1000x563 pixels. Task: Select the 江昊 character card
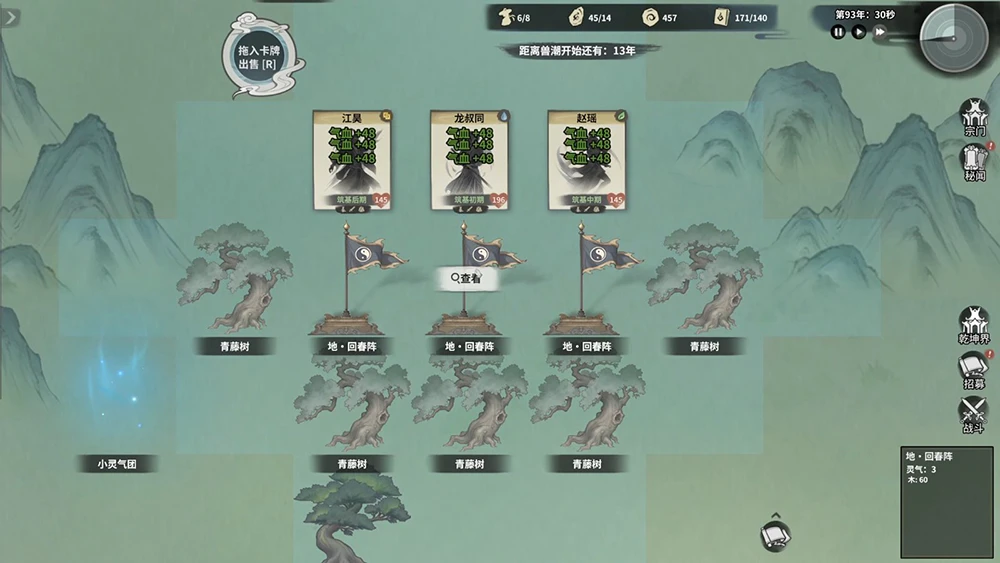click(x=352, y=160)
